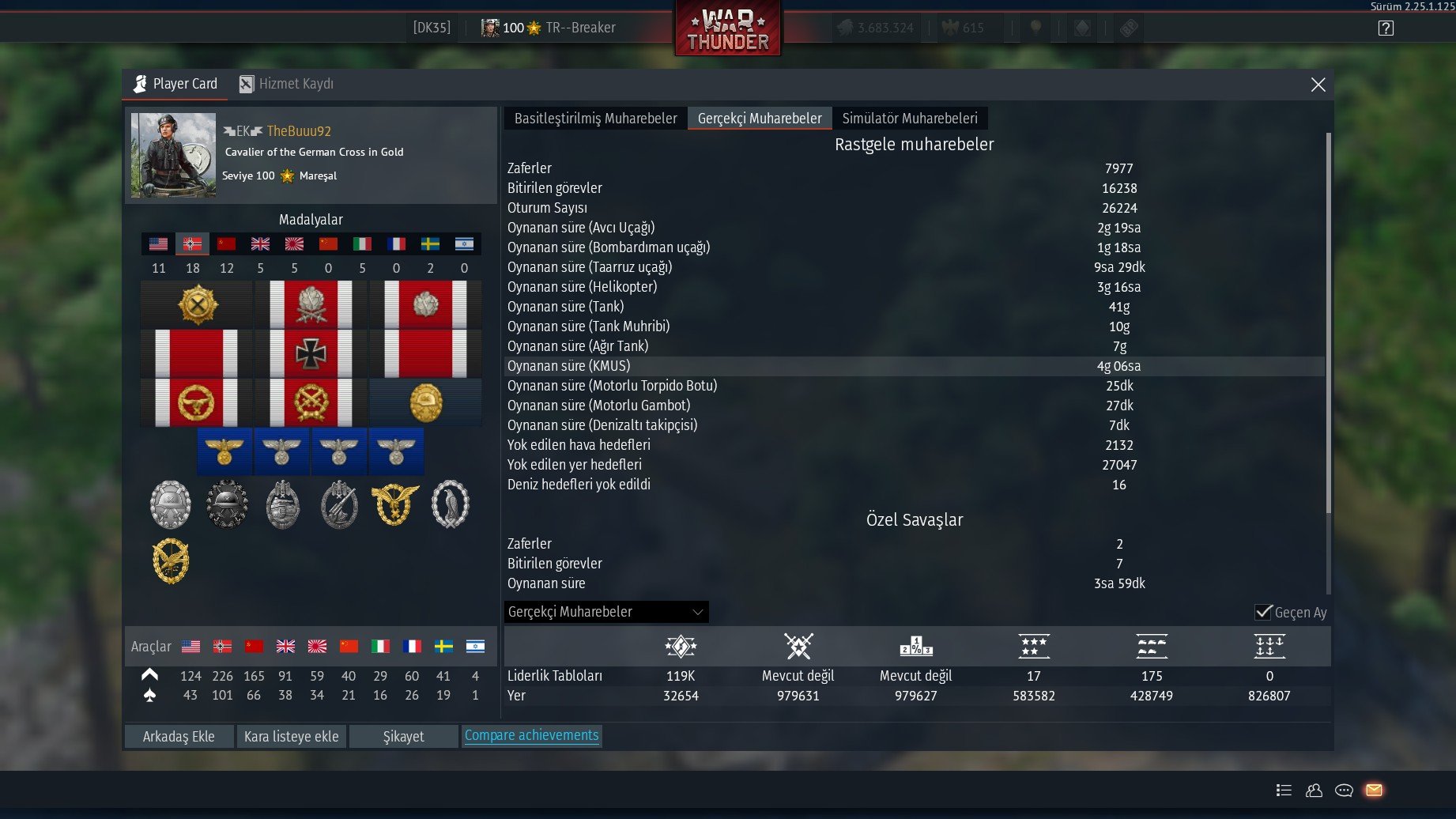
Task: Open the Gerçekçi Muharebeler dropdown
Action: [x=605, y=611]
